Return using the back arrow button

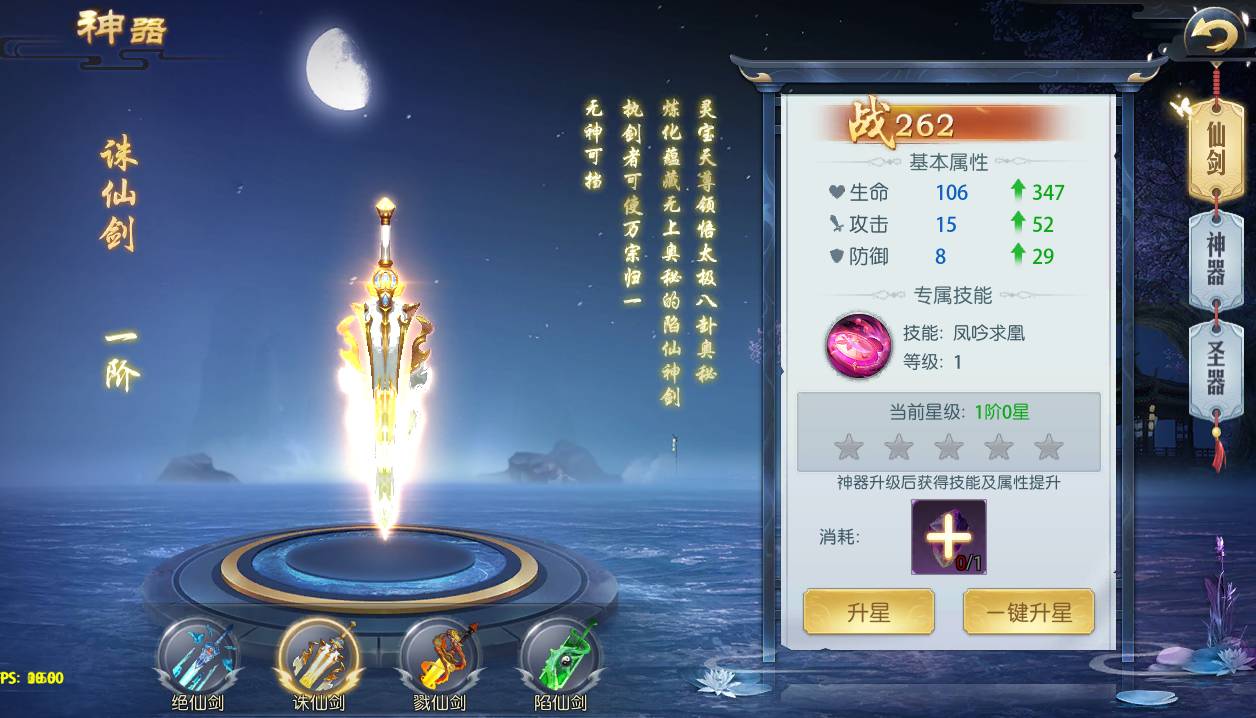[1213, 38]
